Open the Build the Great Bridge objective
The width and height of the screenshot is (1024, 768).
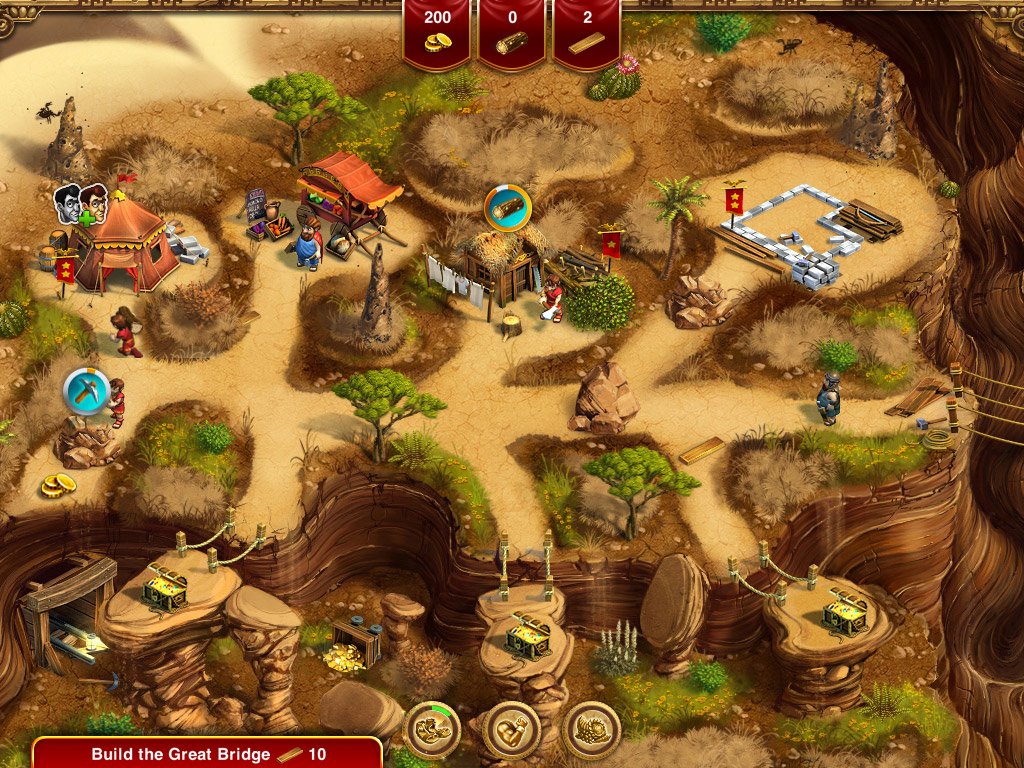(x=207, y=754)
